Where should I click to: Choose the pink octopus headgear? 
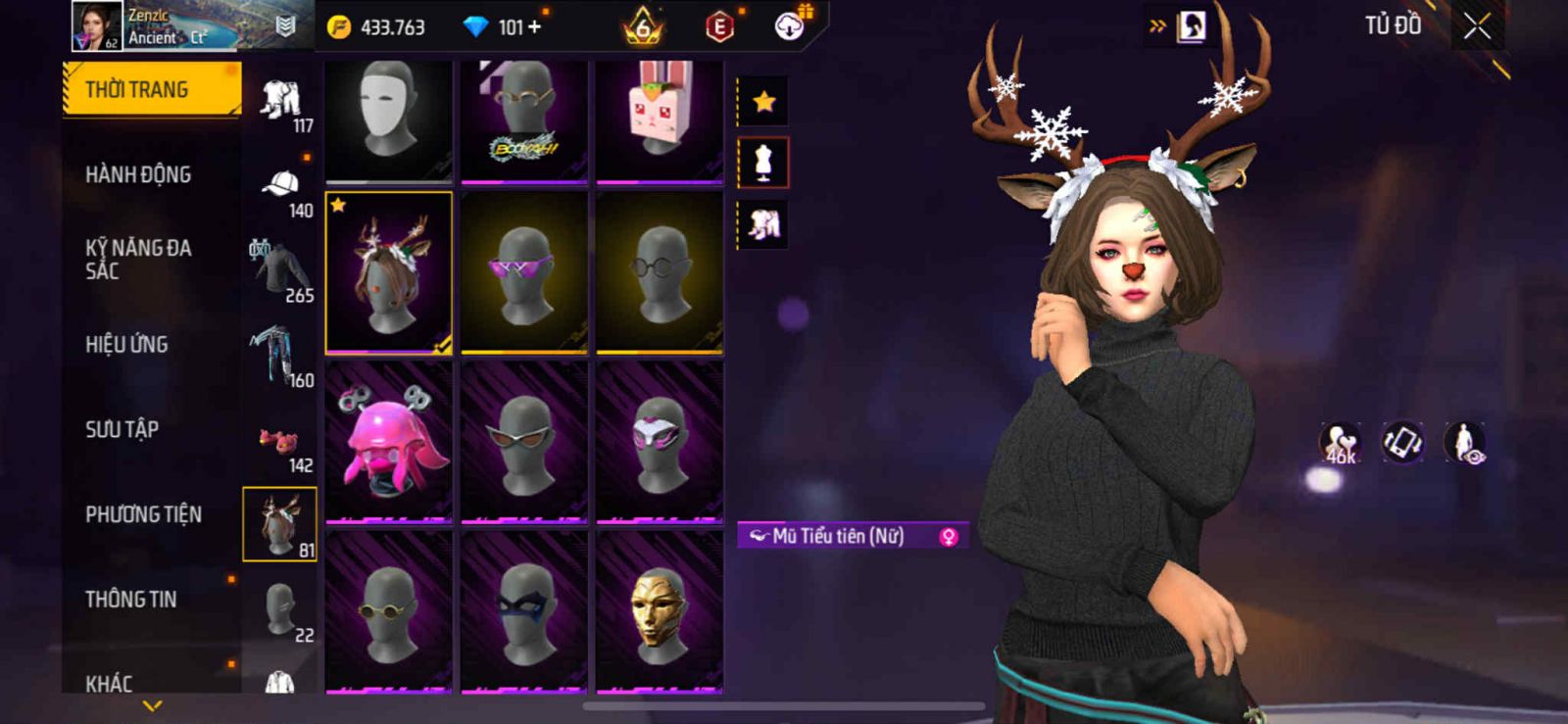point(389,441)
